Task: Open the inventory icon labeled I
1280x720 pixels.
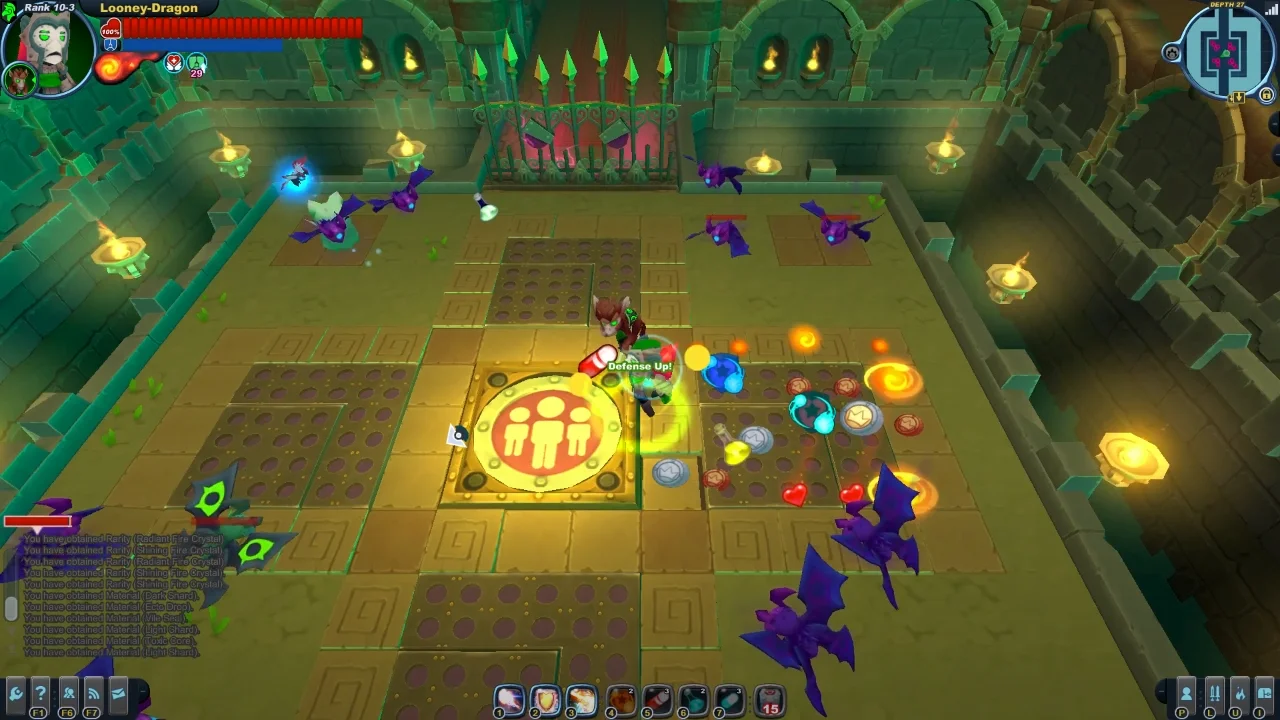Action: pos(1266,692)
